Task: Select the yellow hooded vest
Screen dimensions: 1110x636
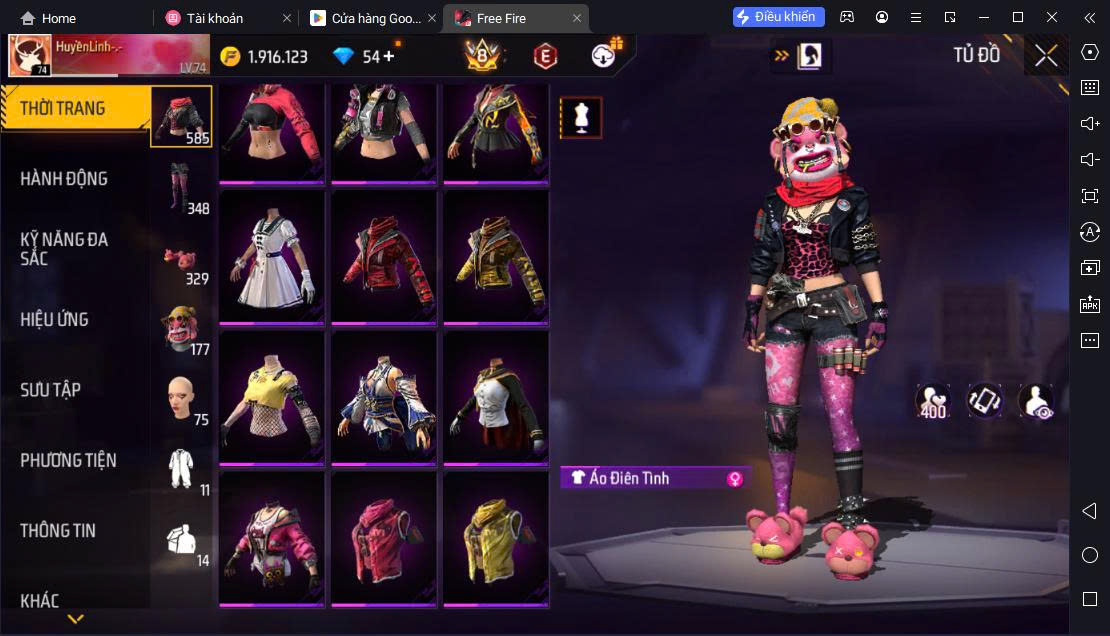Action: point(496,538)
